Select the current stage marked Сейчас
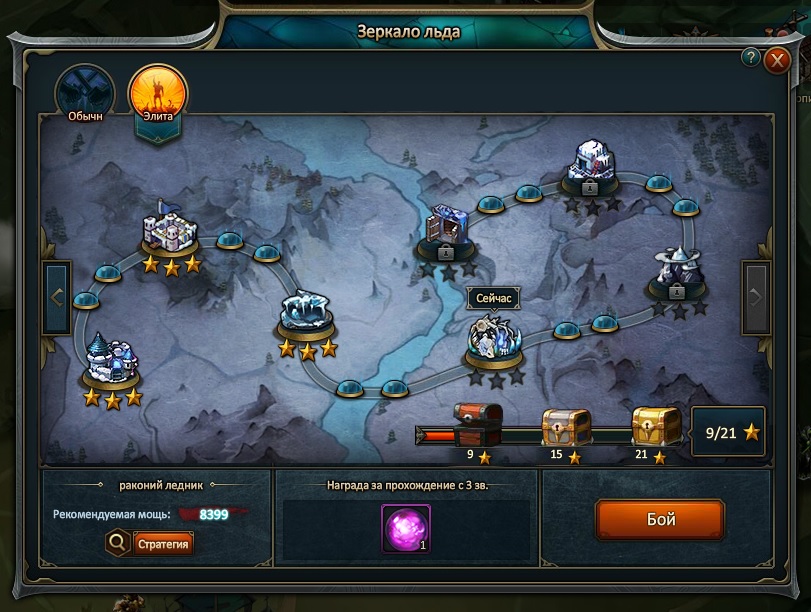 [x=495, y=341]
